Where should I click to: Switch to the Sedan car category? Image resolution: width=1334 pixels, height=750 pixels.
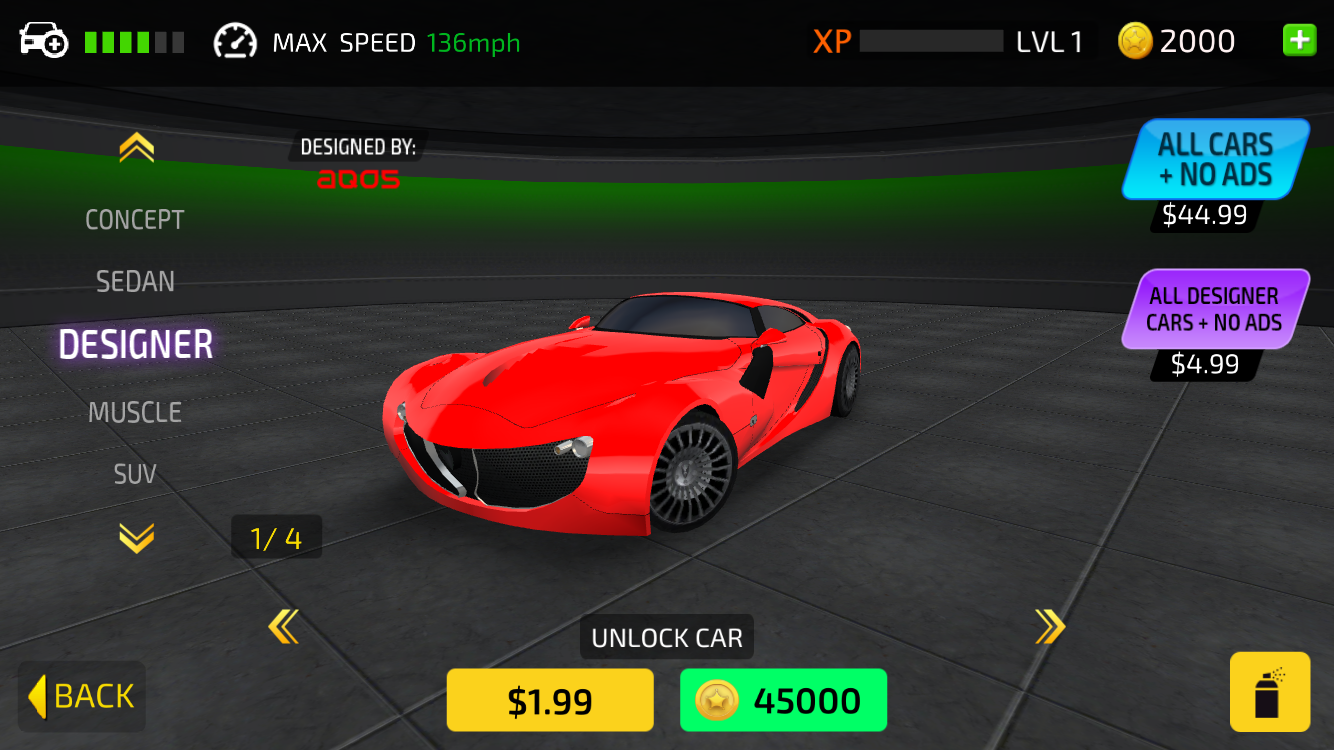pos(135,282)
